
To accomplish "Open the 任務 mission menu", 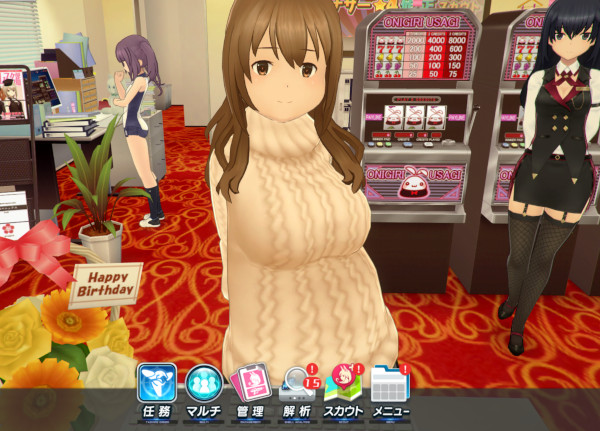I will [156, 388].
